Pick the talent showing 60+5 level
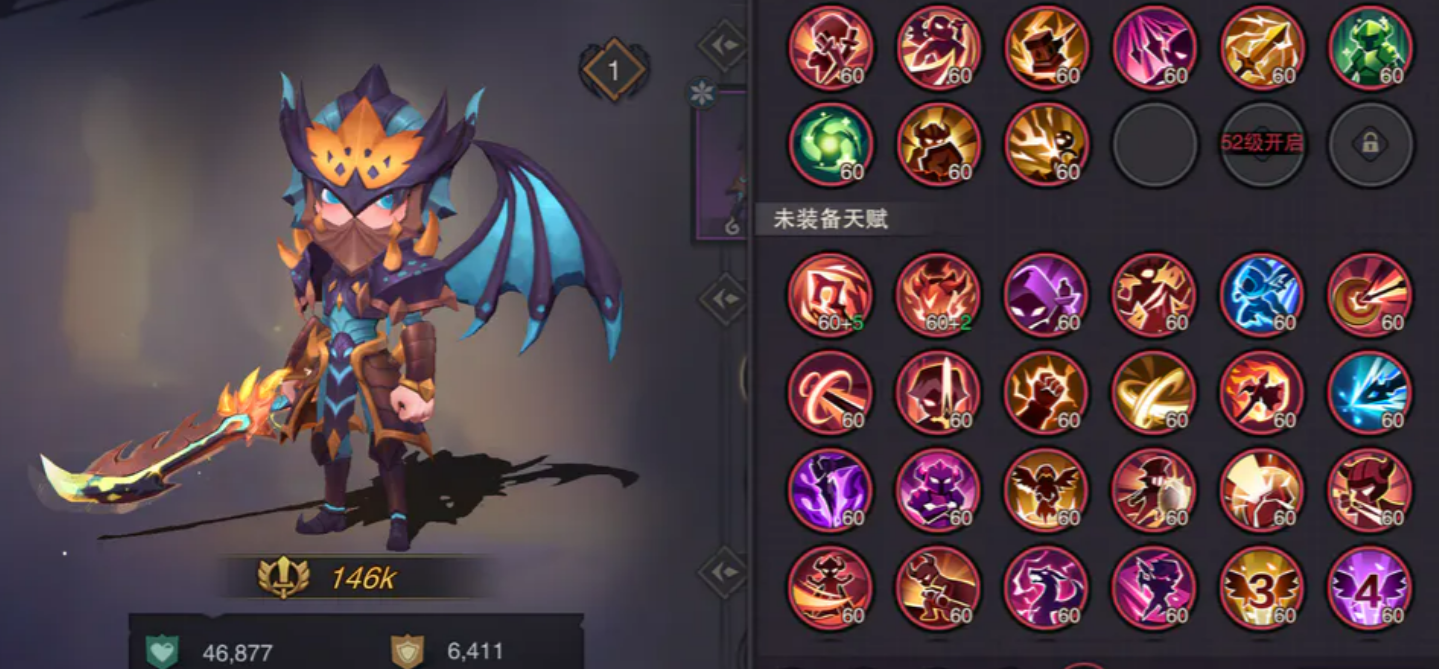Screen dimensions: 1439x669 pyautogui.click(x=830, y=295)
